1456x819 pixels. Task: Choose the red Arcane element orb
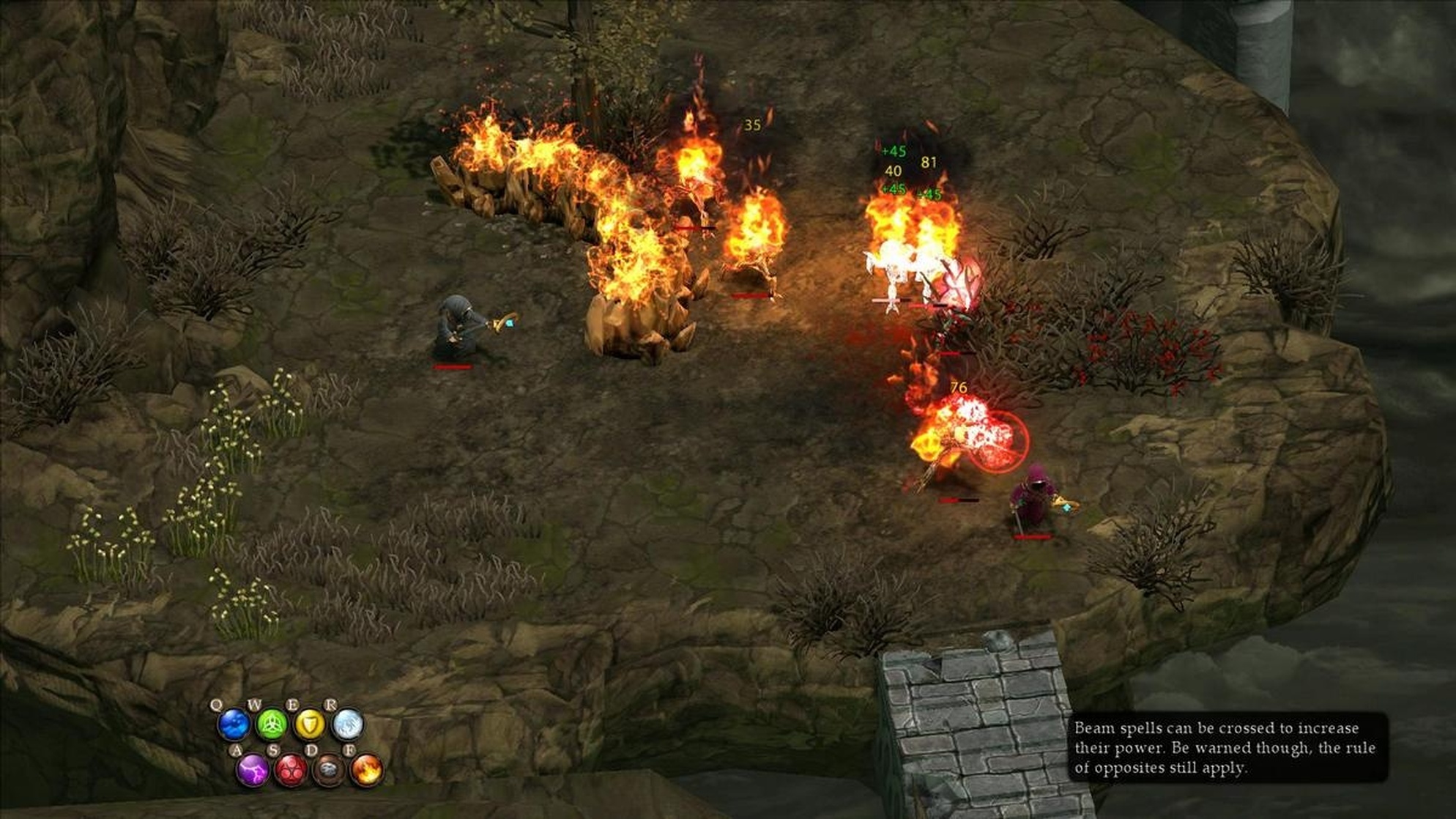(x=291, y=771)
